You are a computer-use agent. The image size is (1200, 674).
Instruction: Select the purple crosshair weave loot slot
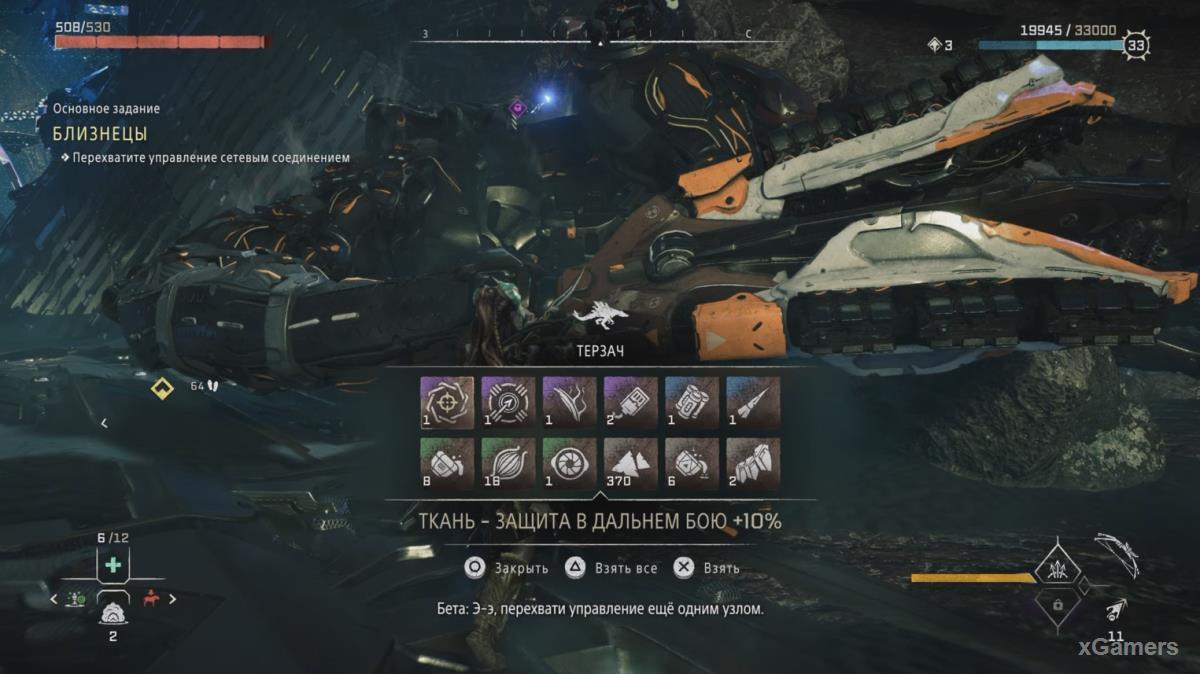[x=447, y=402]
